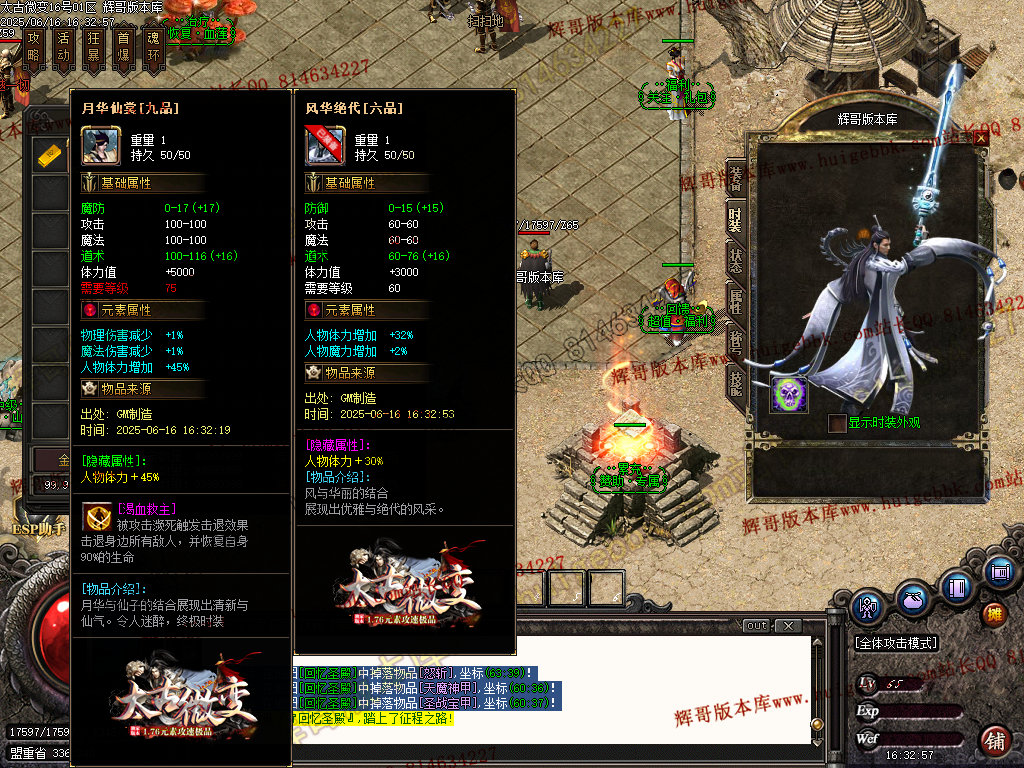This screenshot has height=768, width=1024.
Task: Open the red 铺 shop button
Action: click(x=995, y=741)
